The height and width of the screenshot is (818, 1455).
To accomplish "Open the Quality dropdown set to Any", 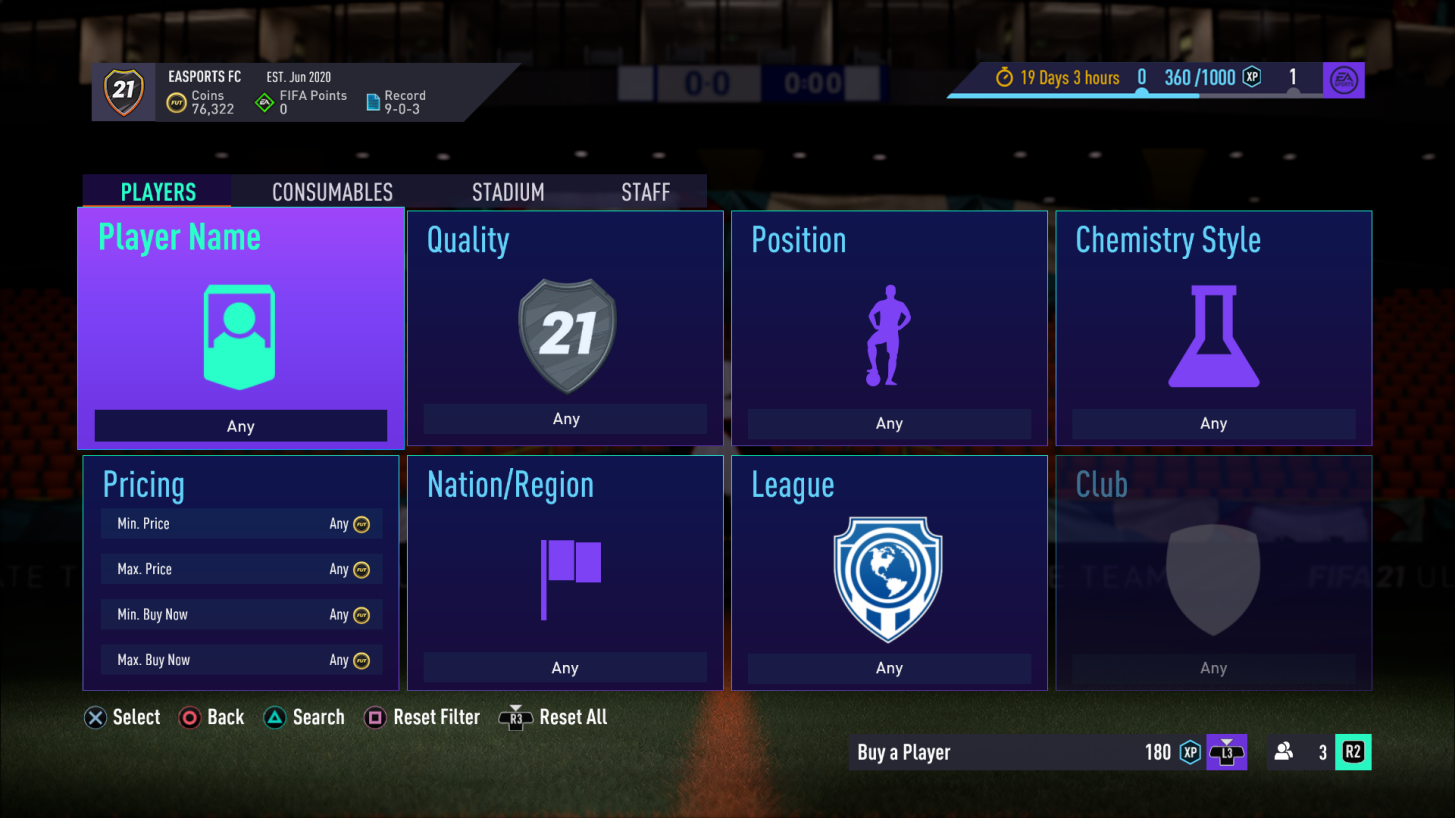I will click(565, 419).
